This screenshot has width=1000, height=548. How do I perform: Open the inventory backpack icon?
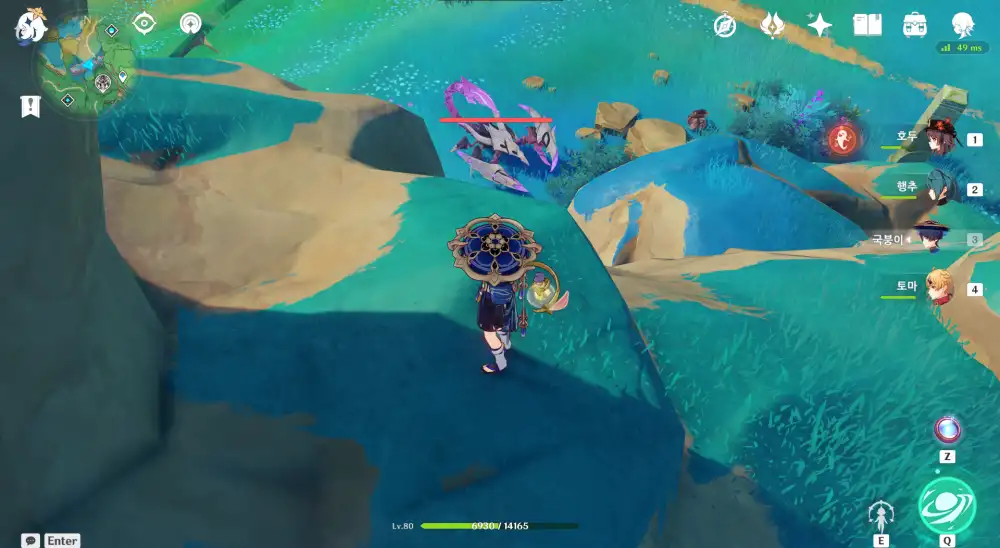click(914, 25)
